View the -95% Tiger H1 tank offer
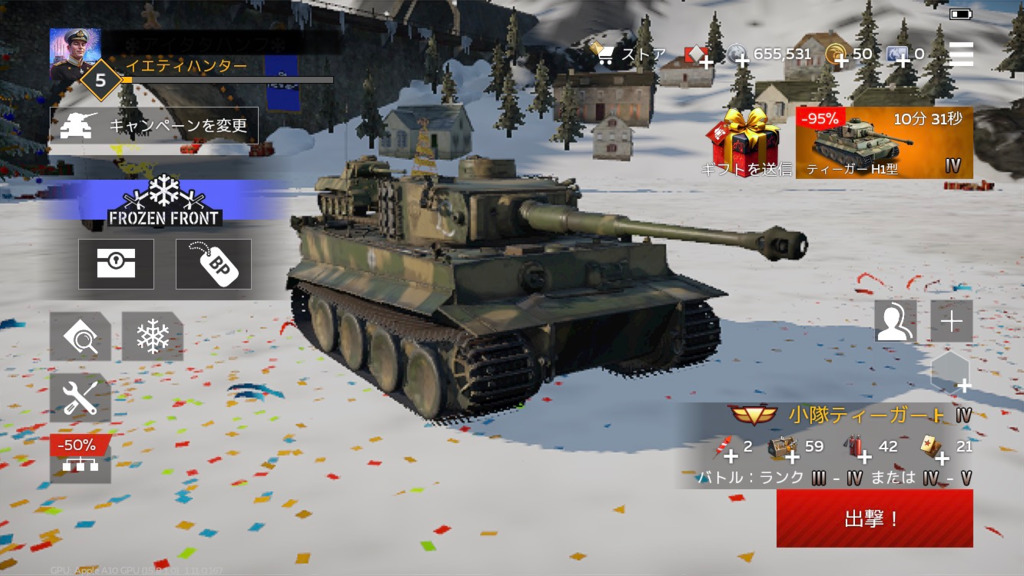1024x576 pixels. click(884, 143)
